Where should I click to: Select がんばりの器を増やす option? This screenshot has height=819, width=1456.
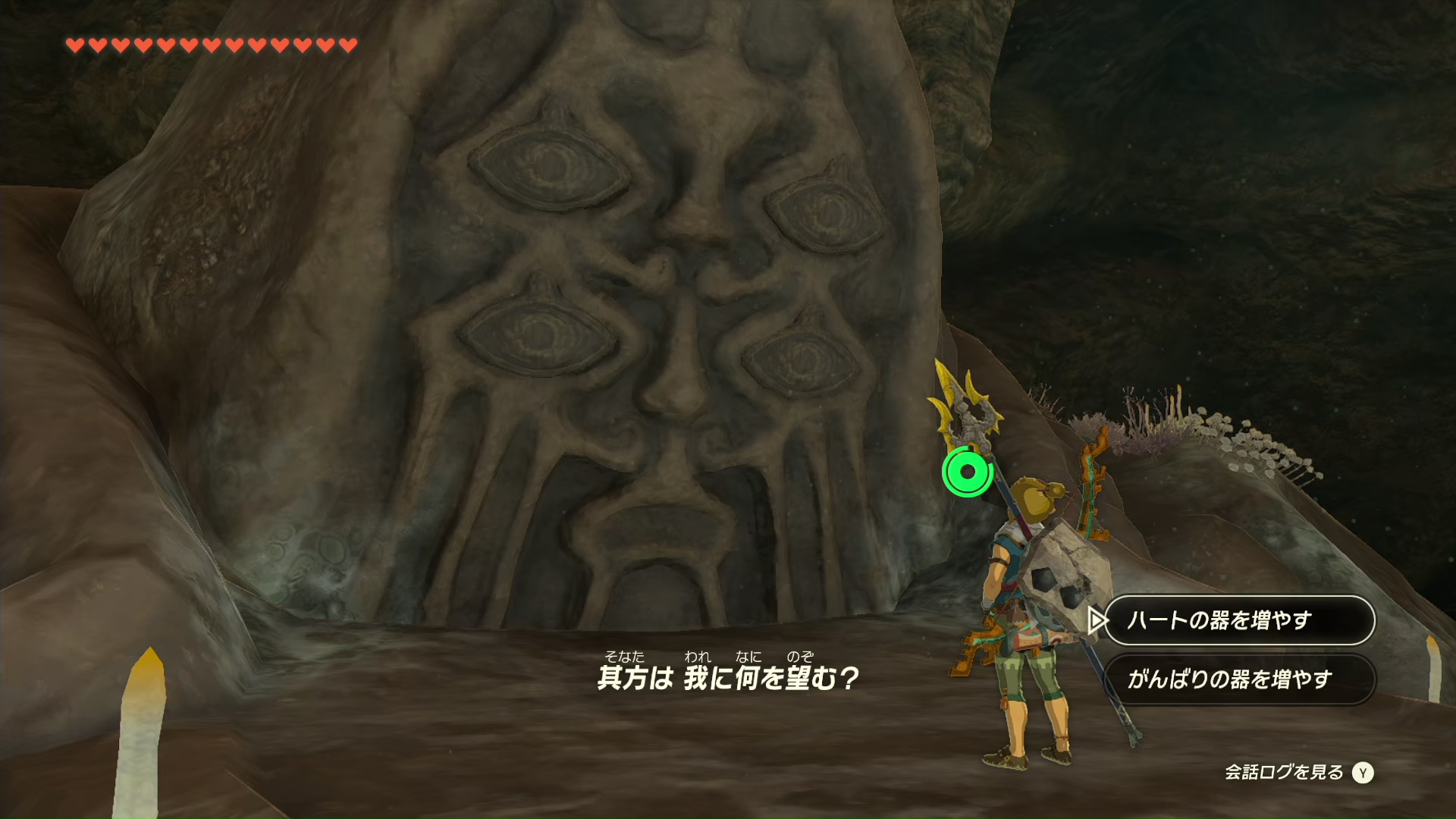(x=1238, y=679)
